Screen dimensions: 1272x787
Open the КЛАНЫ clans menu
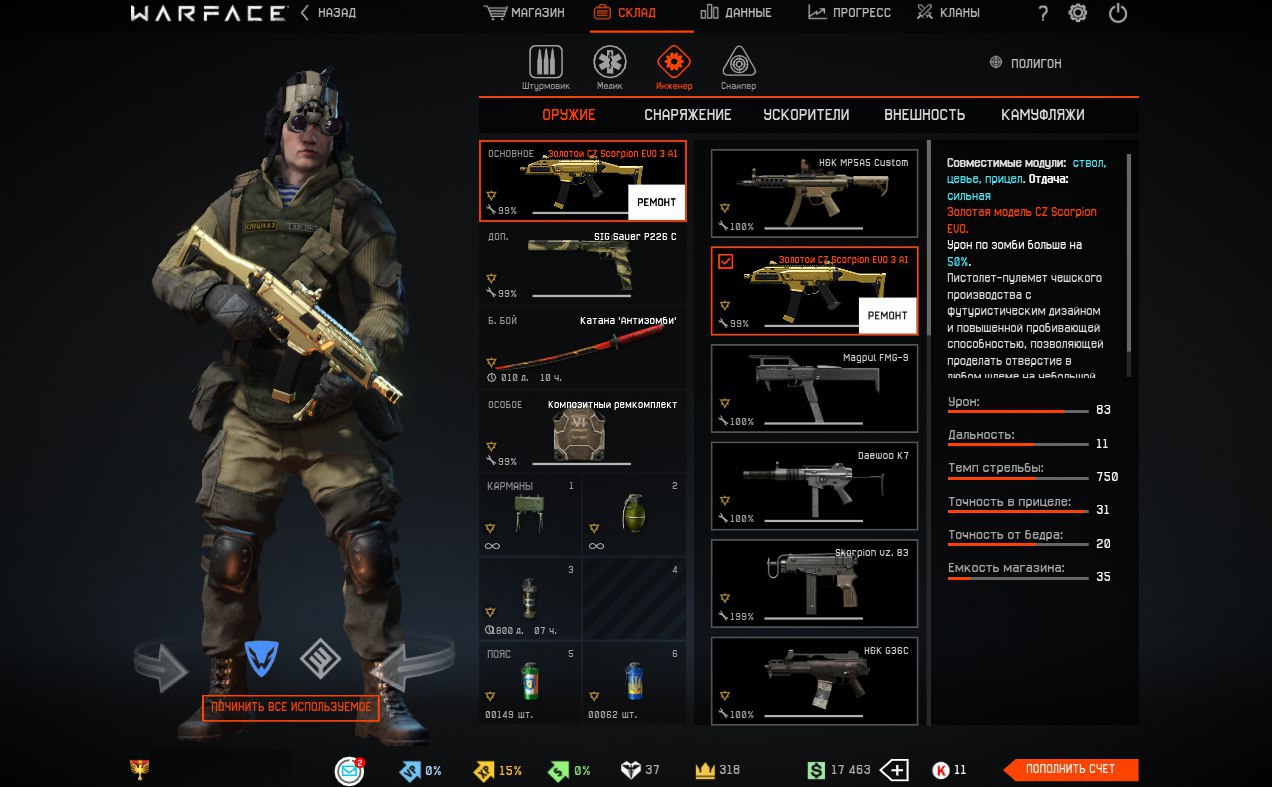[x=948, y=13]
